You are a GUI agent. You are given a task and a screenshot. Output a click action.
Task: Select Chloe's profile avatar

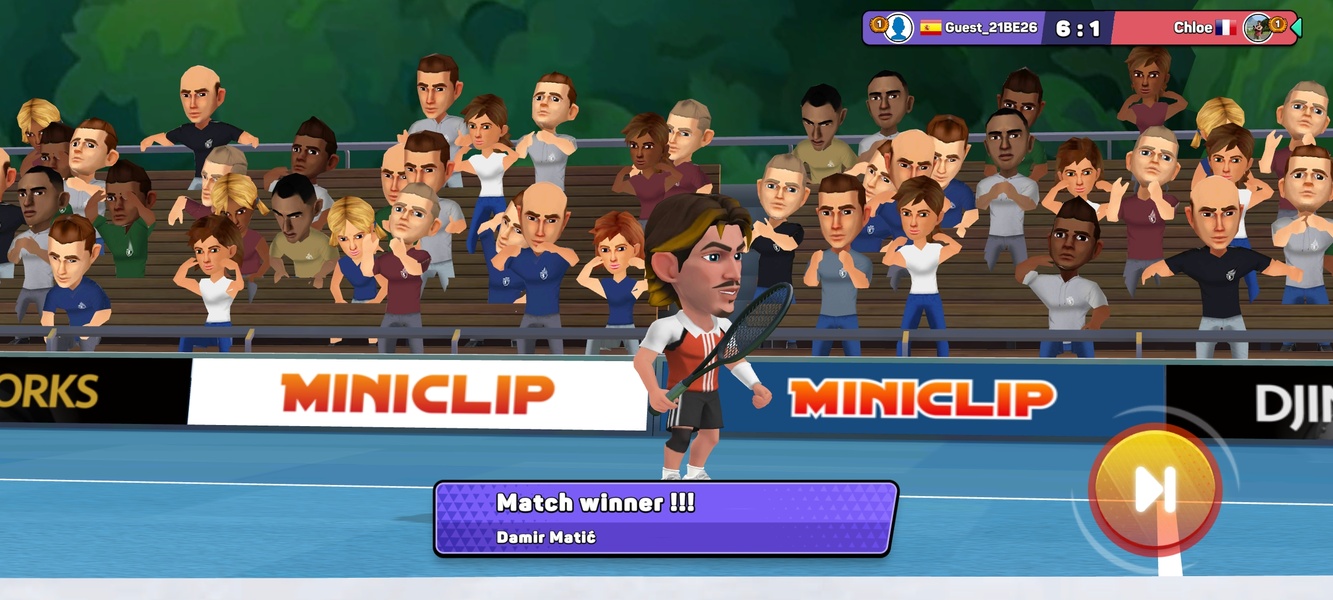1257,28
